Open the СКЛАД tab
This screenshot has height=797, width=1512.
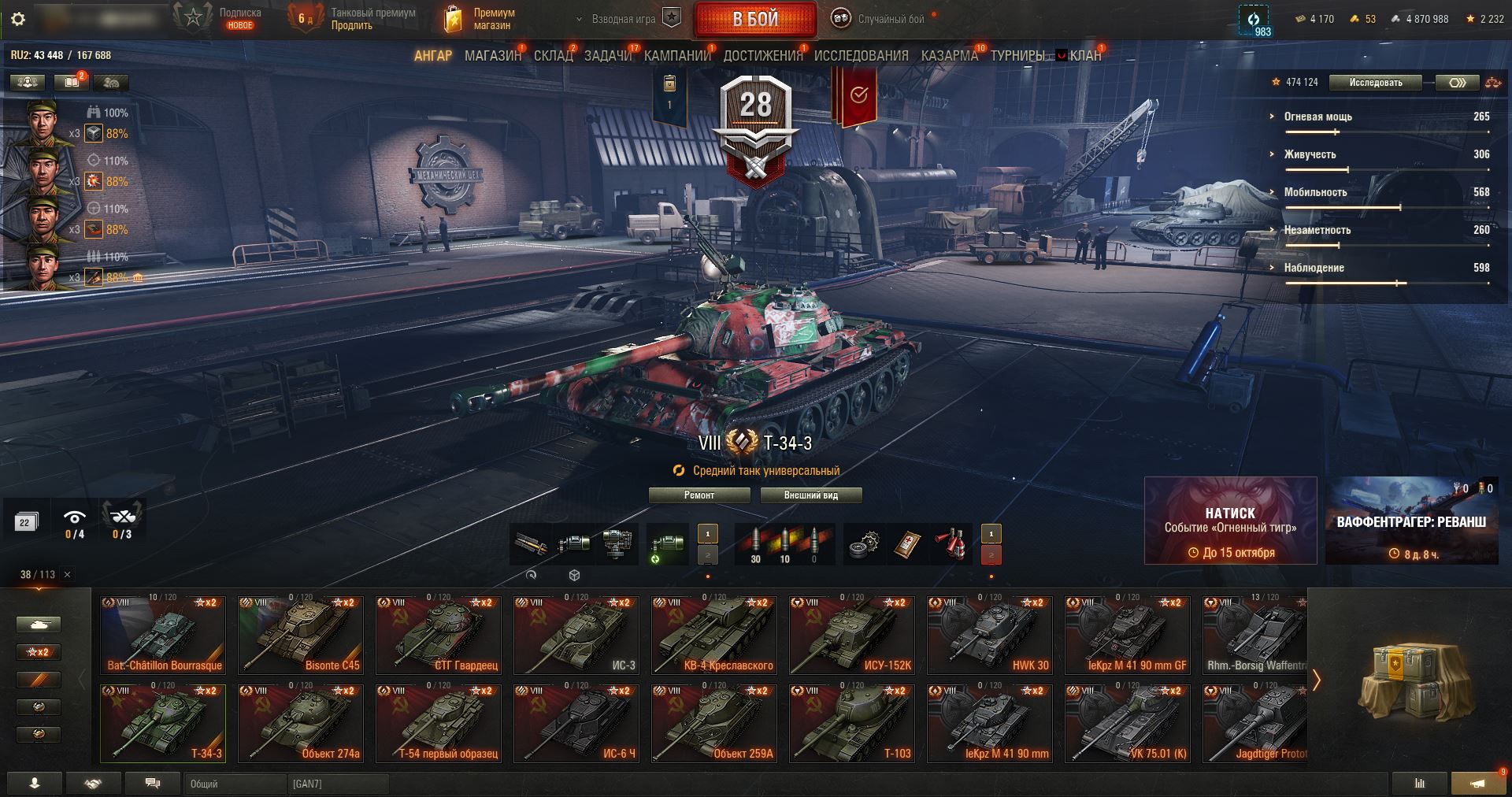pos(554,56)
